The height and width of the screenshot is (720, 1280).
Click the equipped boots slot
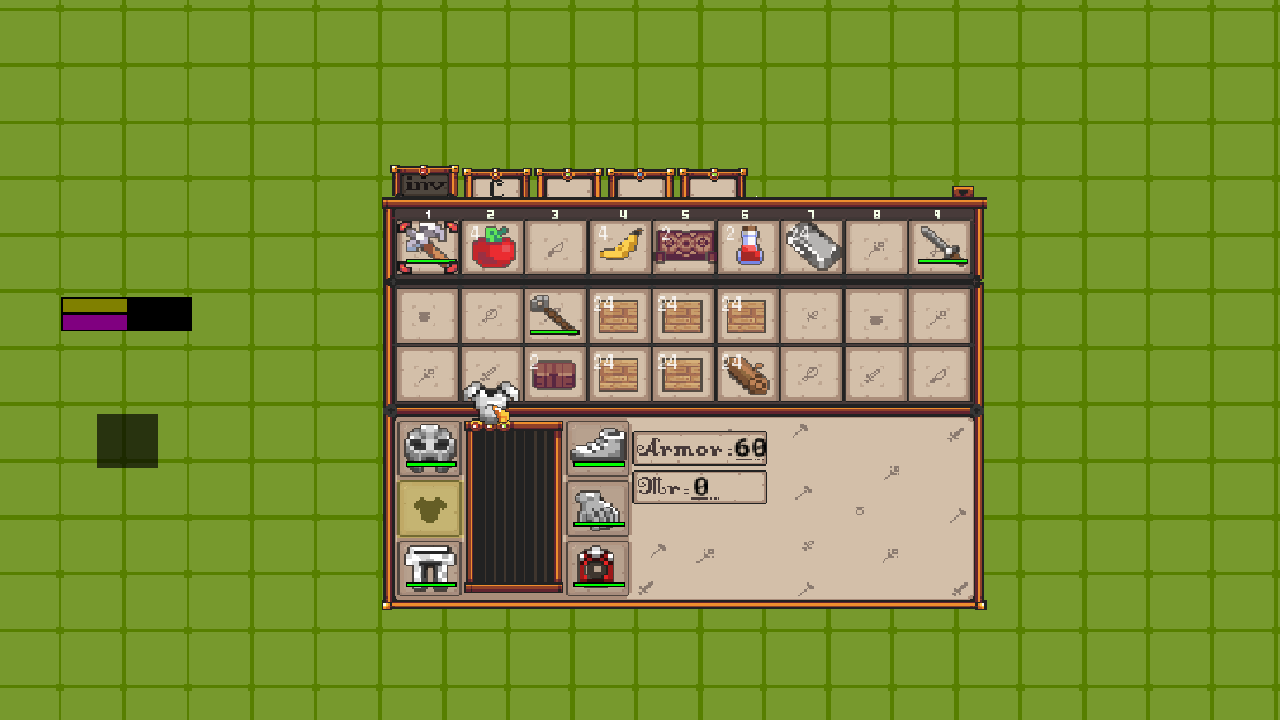pyautogui.click(x=597, y=447)
